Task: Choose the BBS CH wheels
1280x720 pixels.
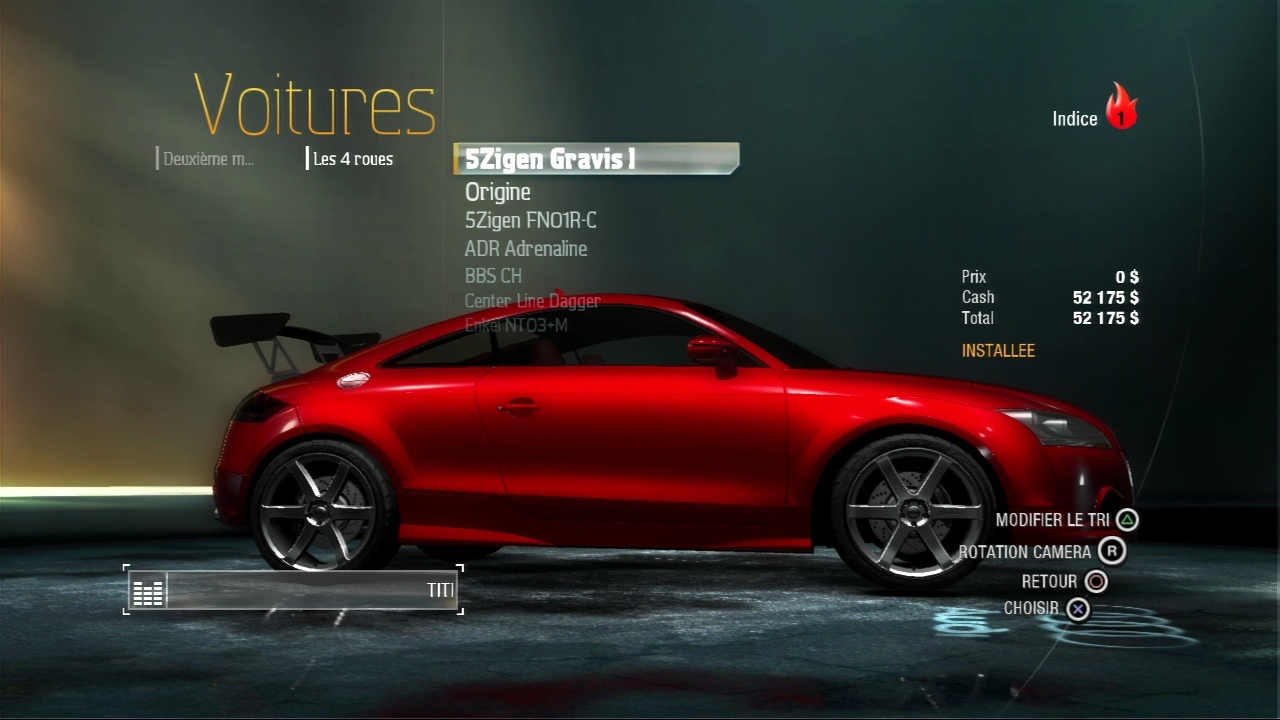Action: (x=494, y=276)
